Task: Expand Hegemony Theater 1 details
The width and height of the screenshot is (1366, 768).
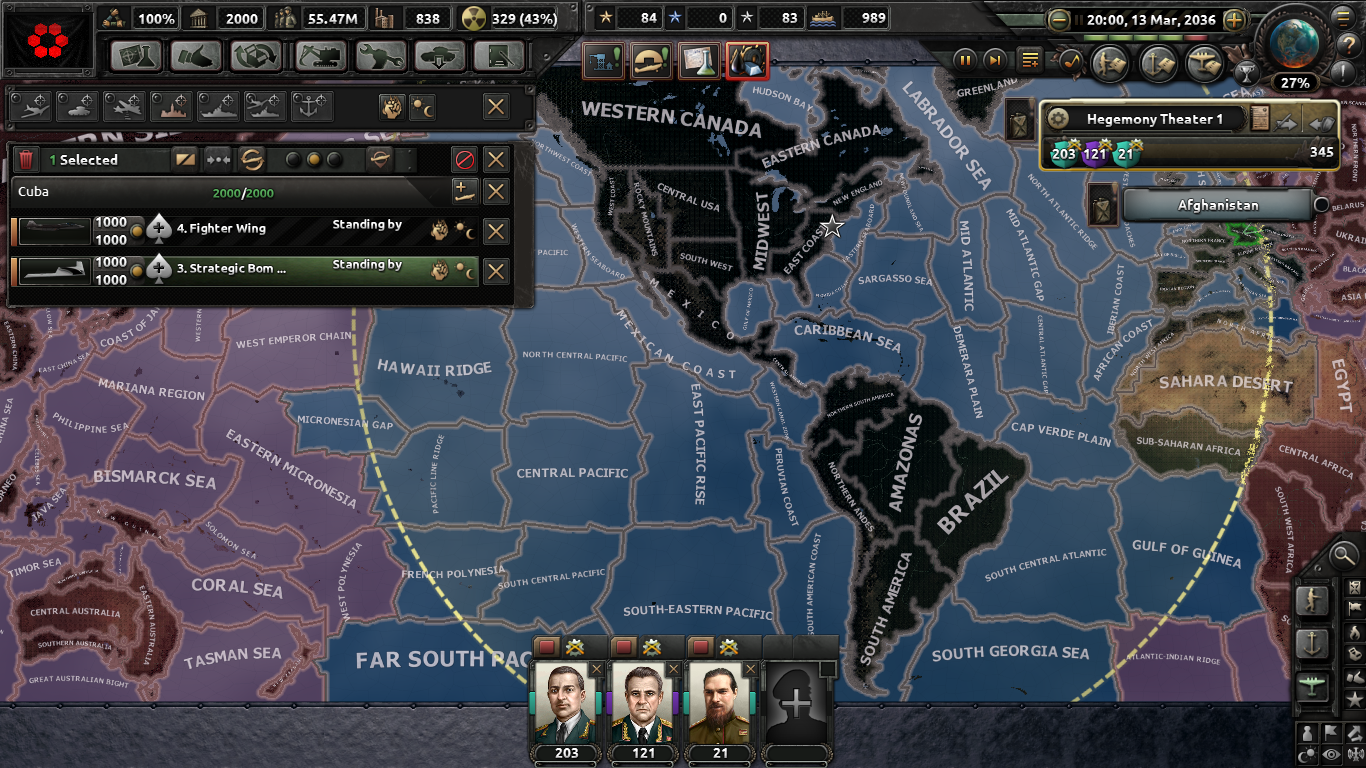Action: click(1058, 119)
